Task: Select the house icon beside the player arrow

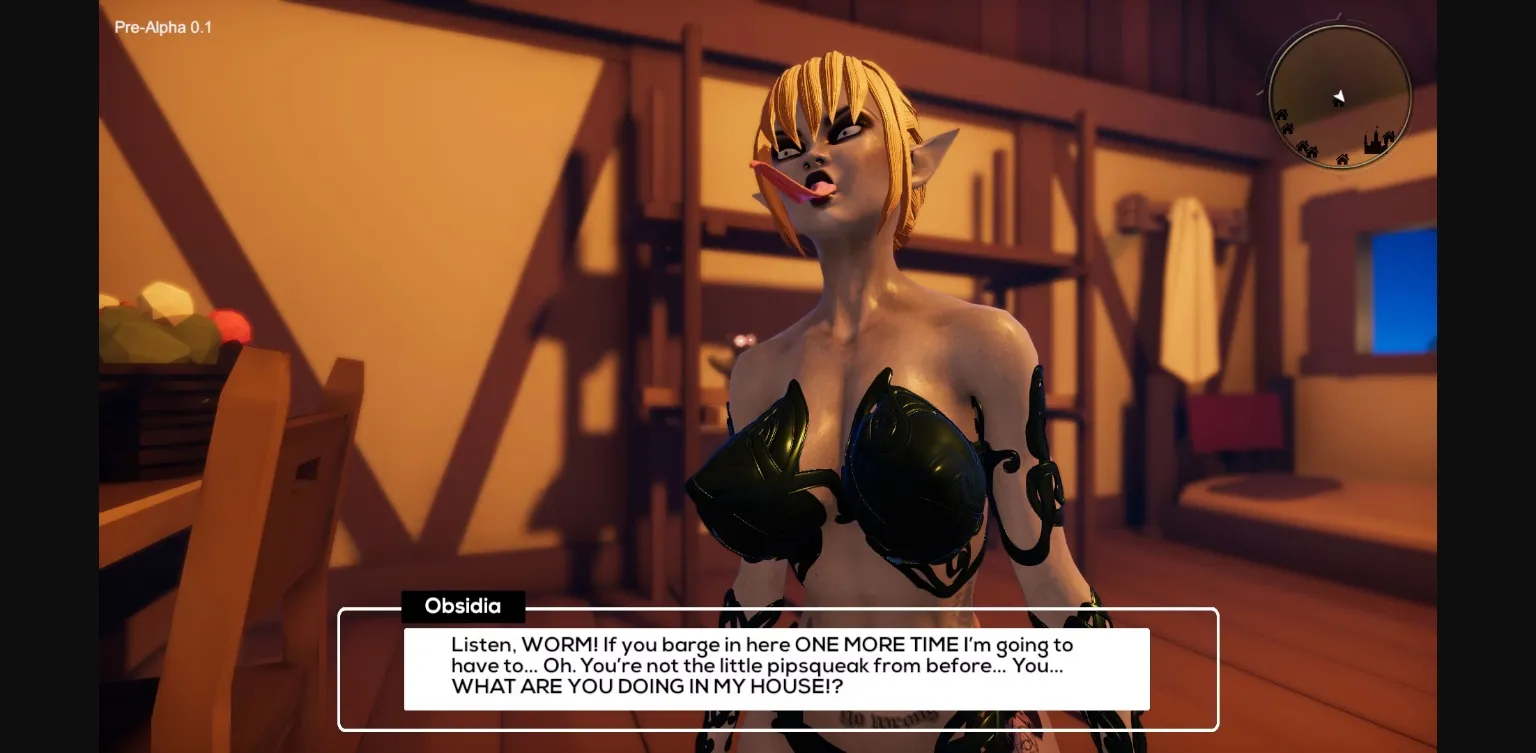Action: pyautogui.click(x=1337, y=103)
